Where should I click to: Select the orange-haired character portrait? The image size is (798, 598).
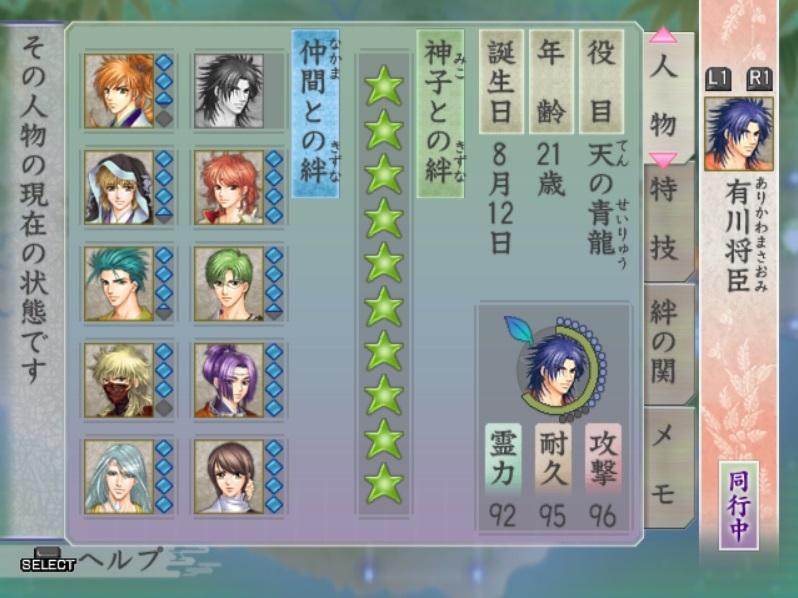[119, 89]
